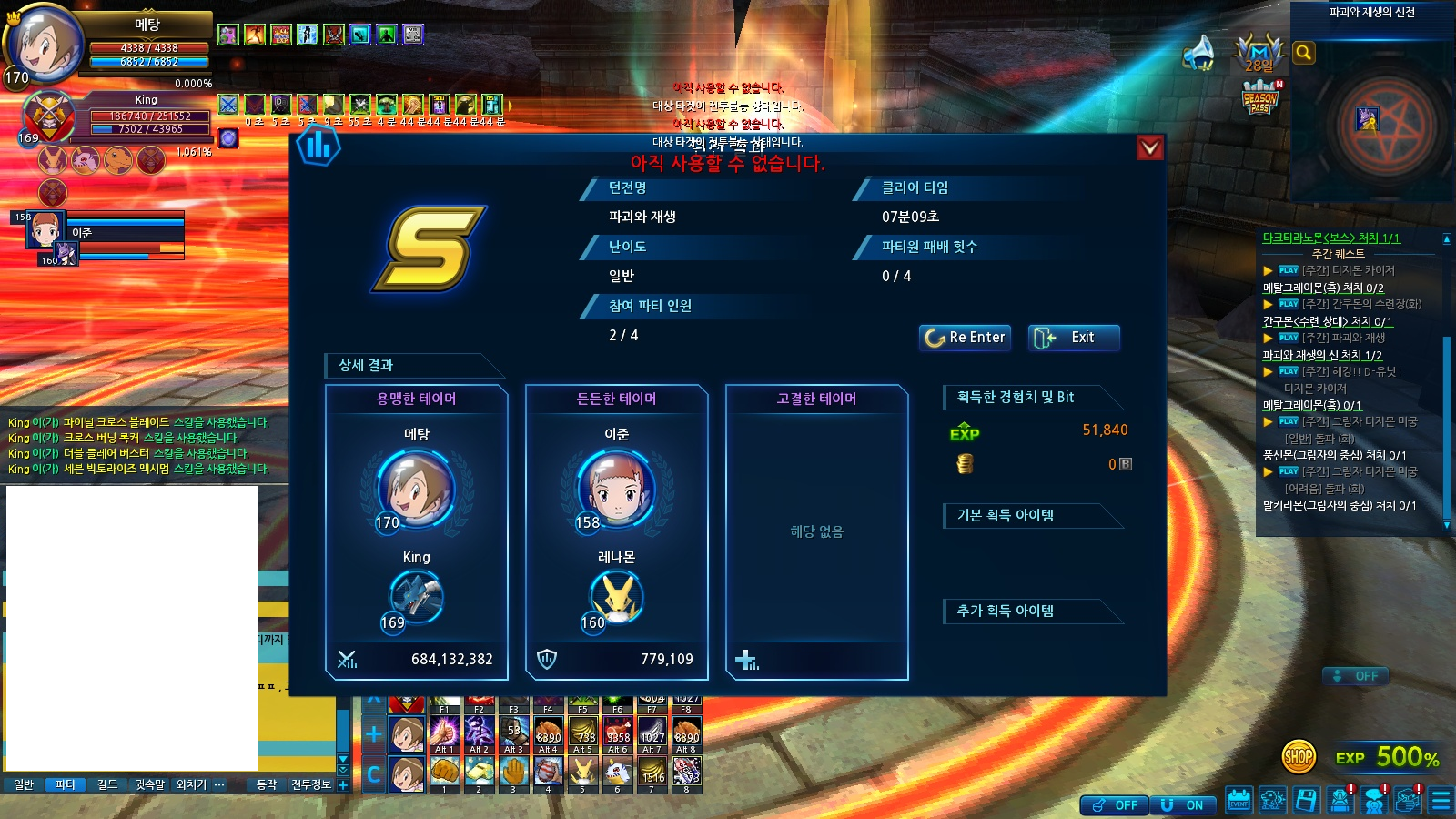Exit the dungeon via Exit button

(x=1074, y=338)
